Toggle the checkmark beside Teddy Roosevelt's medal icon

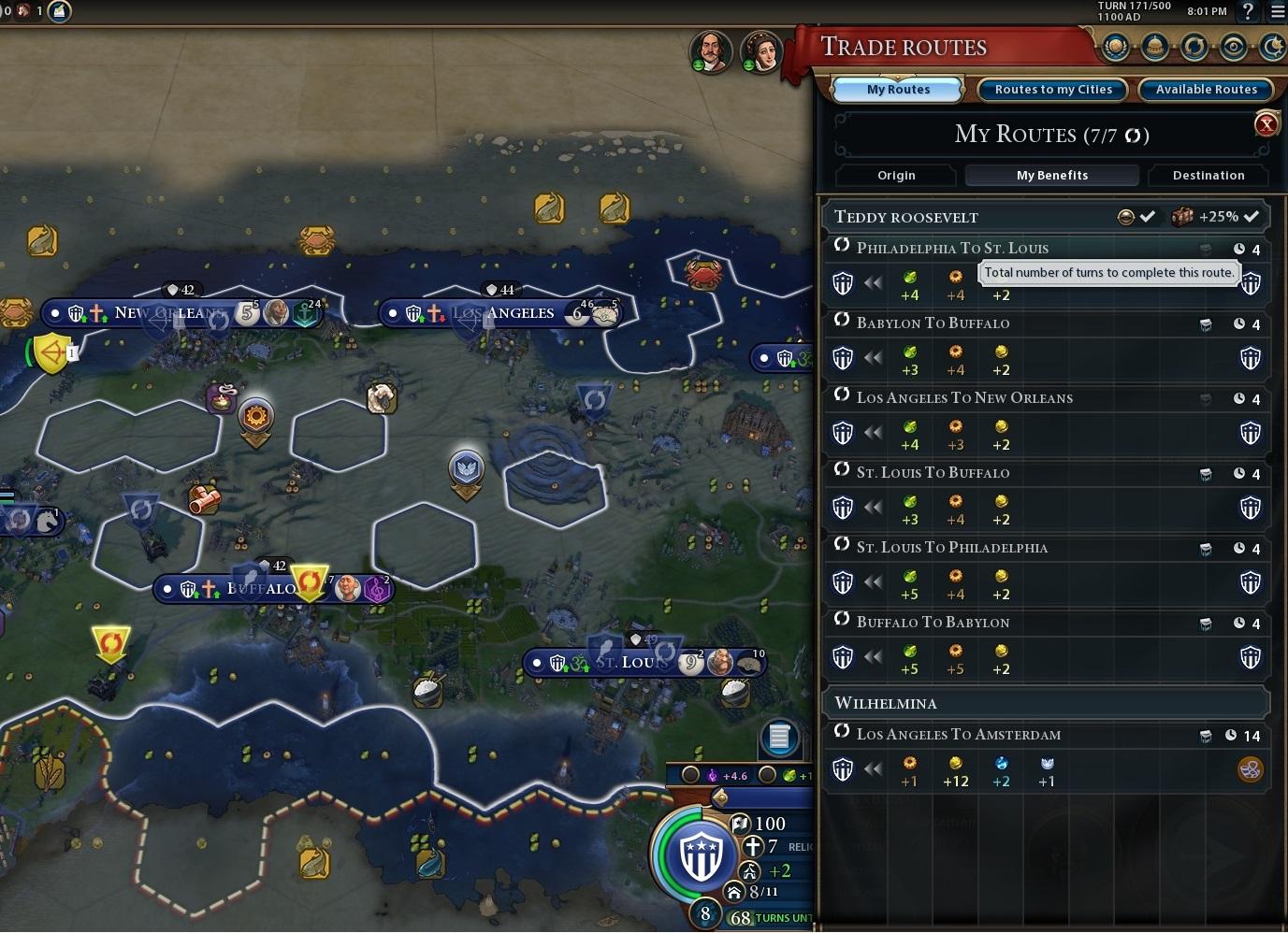[x=1148, y=216]
